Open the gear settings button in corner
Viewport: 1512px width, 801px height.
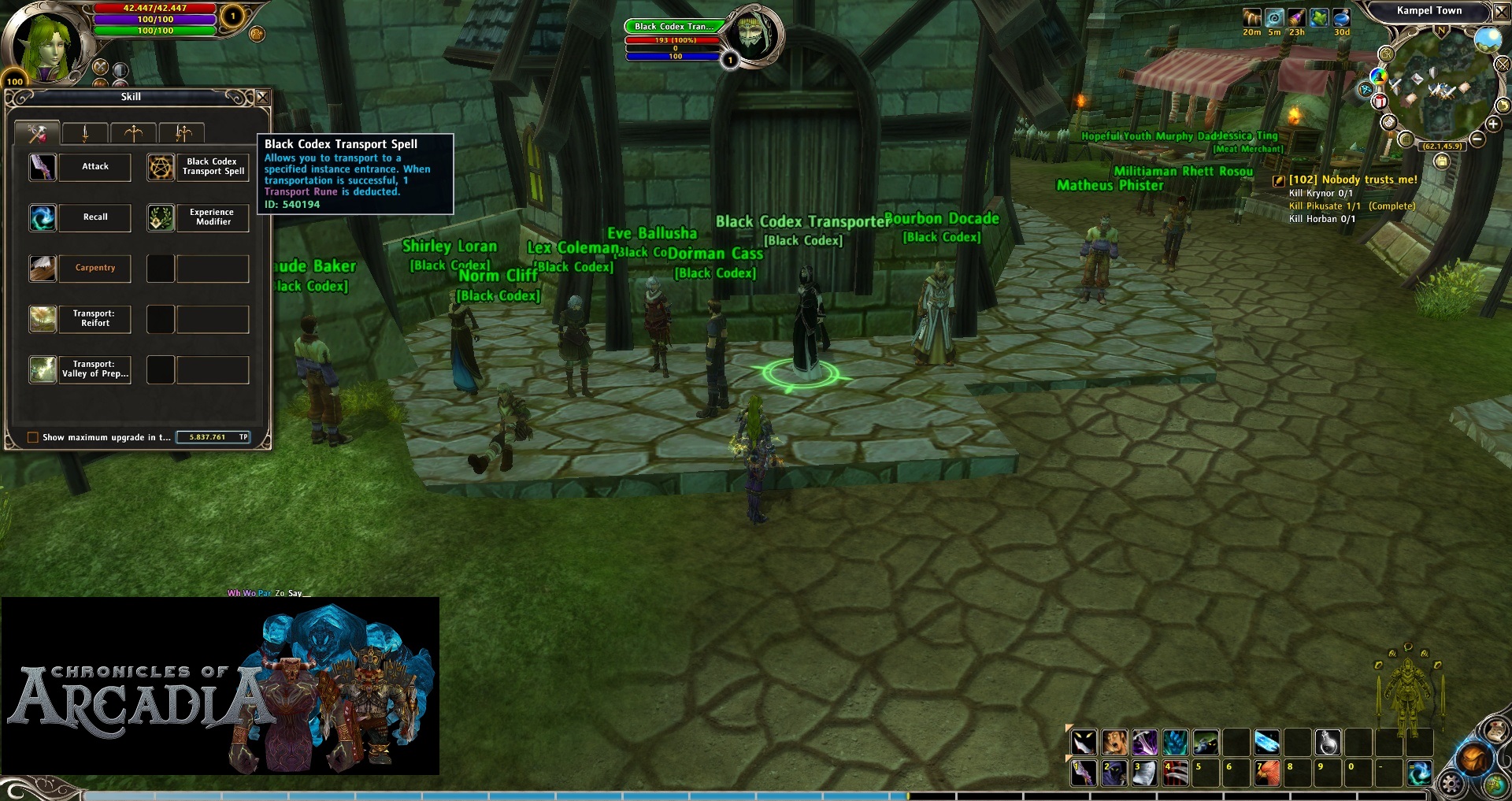pos(1451,784)
